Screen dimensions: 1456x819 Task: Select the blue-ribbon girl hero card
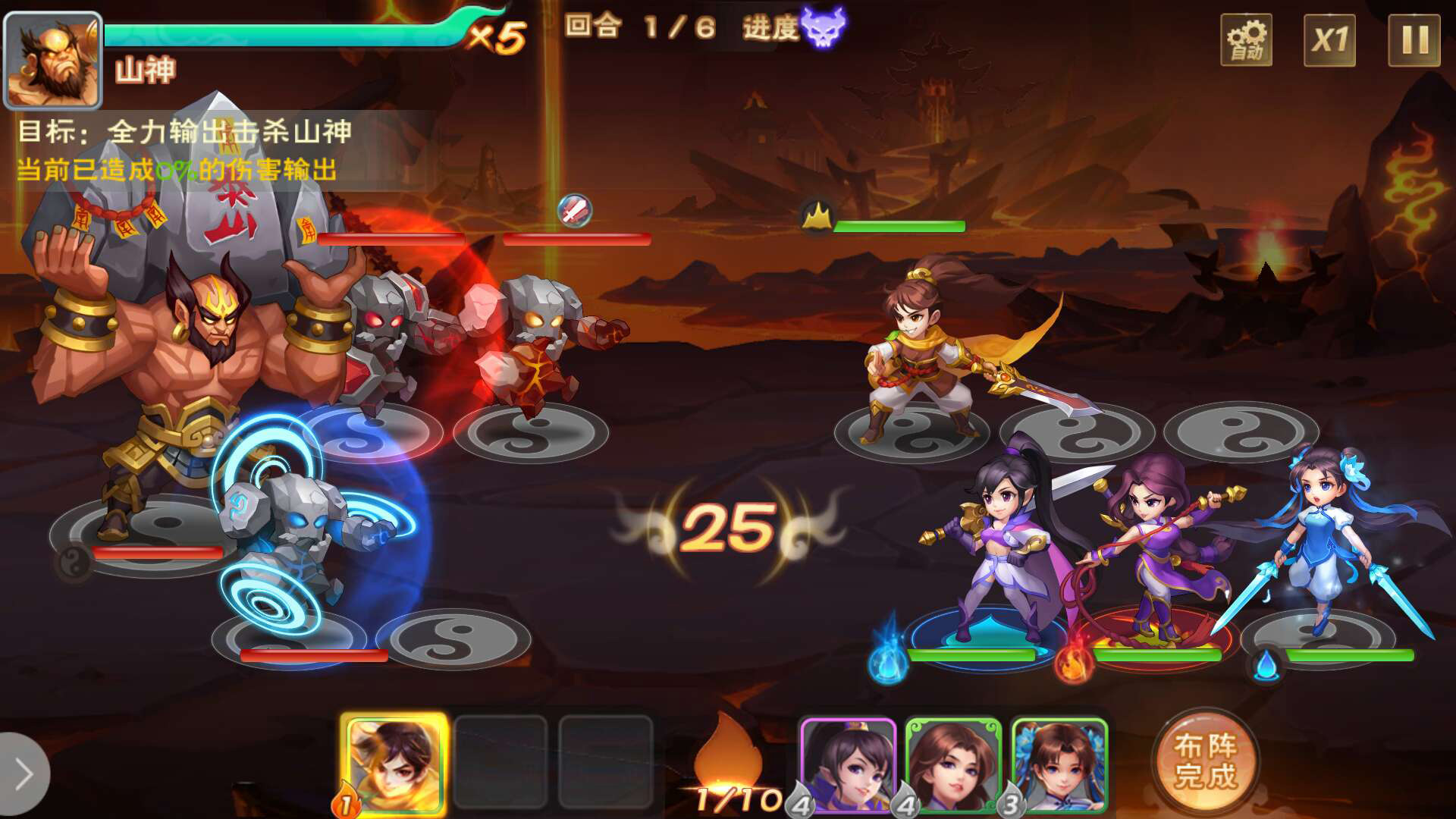pyautogui.click(x=1059, y=764)
